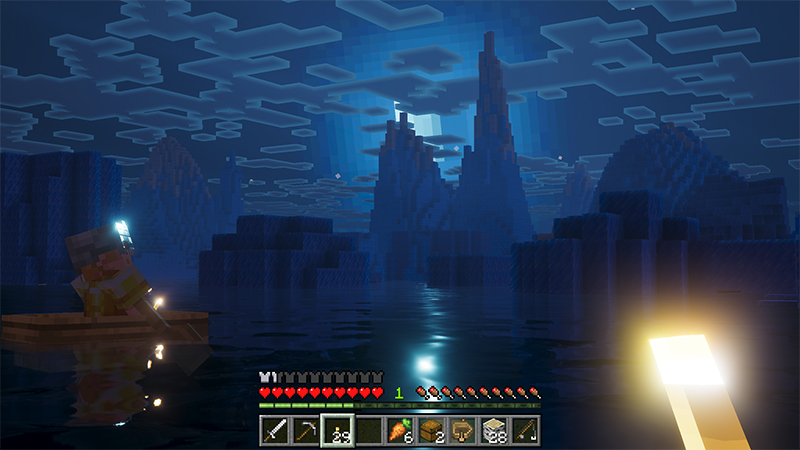Select the torch stack of 29
This screenshot has width=800, height=450.
[337, 430]
